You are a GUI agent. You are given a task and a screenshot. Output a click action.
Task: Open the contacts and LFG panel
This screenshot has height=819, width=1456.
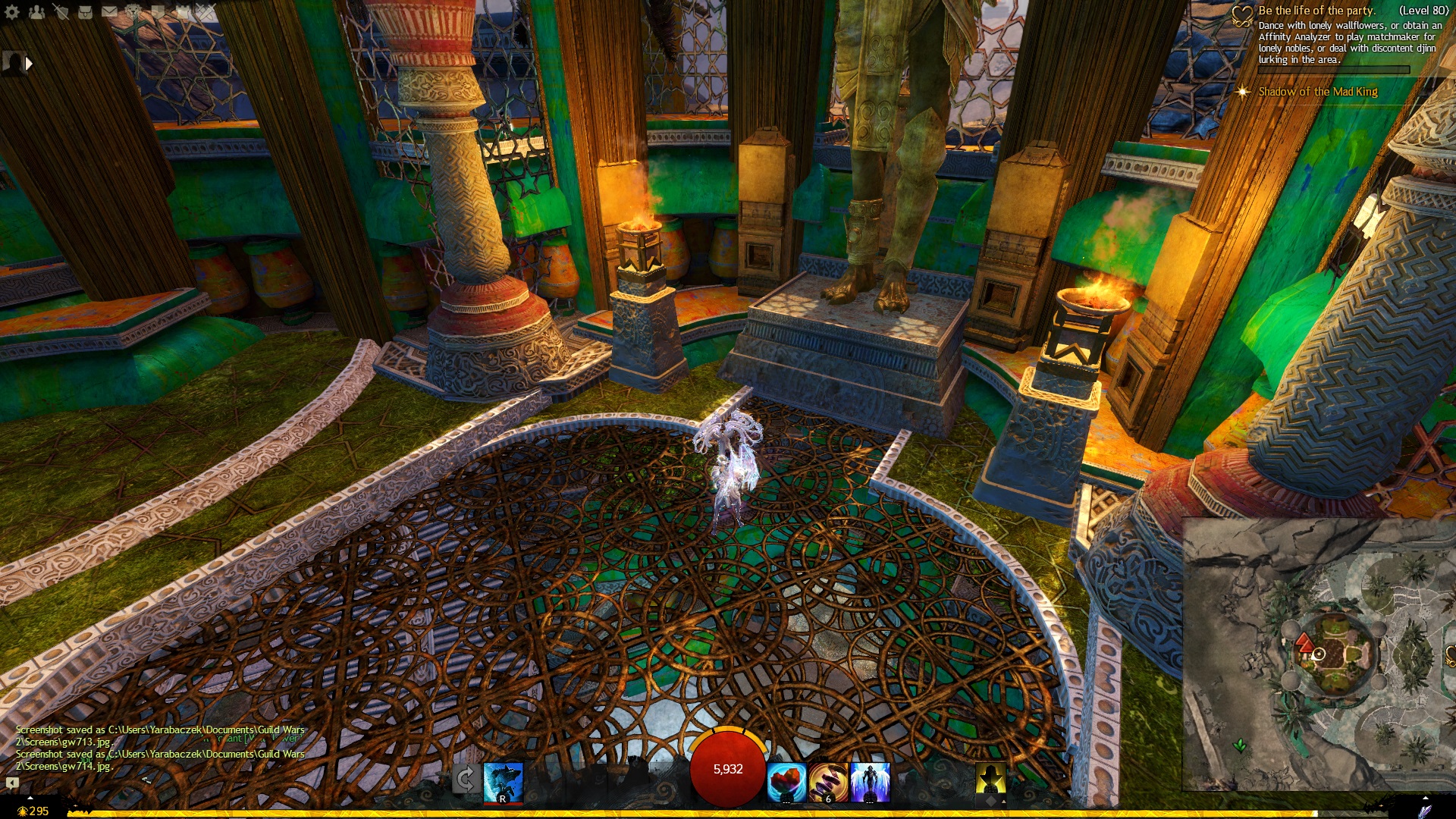pos(36,11)
